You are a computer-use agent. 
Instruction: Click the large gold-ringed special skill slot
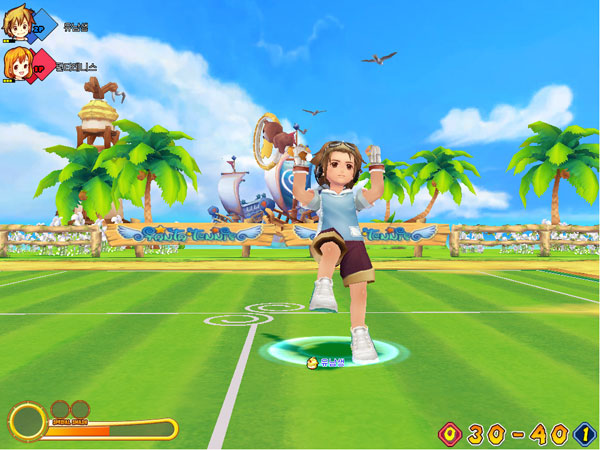pos(27,422)
